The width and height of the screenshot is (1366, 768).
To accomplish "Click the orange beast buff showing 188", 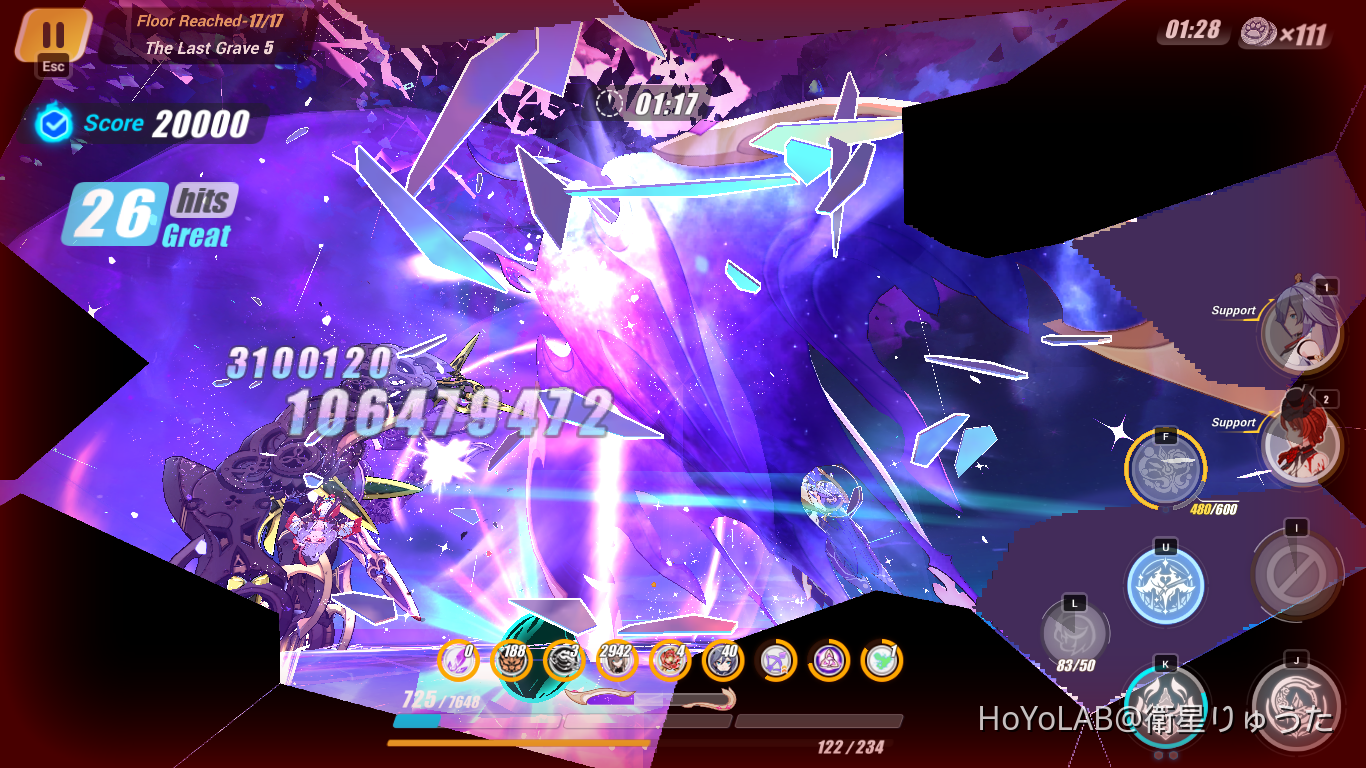I will pyautogui.click(x=513, y=661).
